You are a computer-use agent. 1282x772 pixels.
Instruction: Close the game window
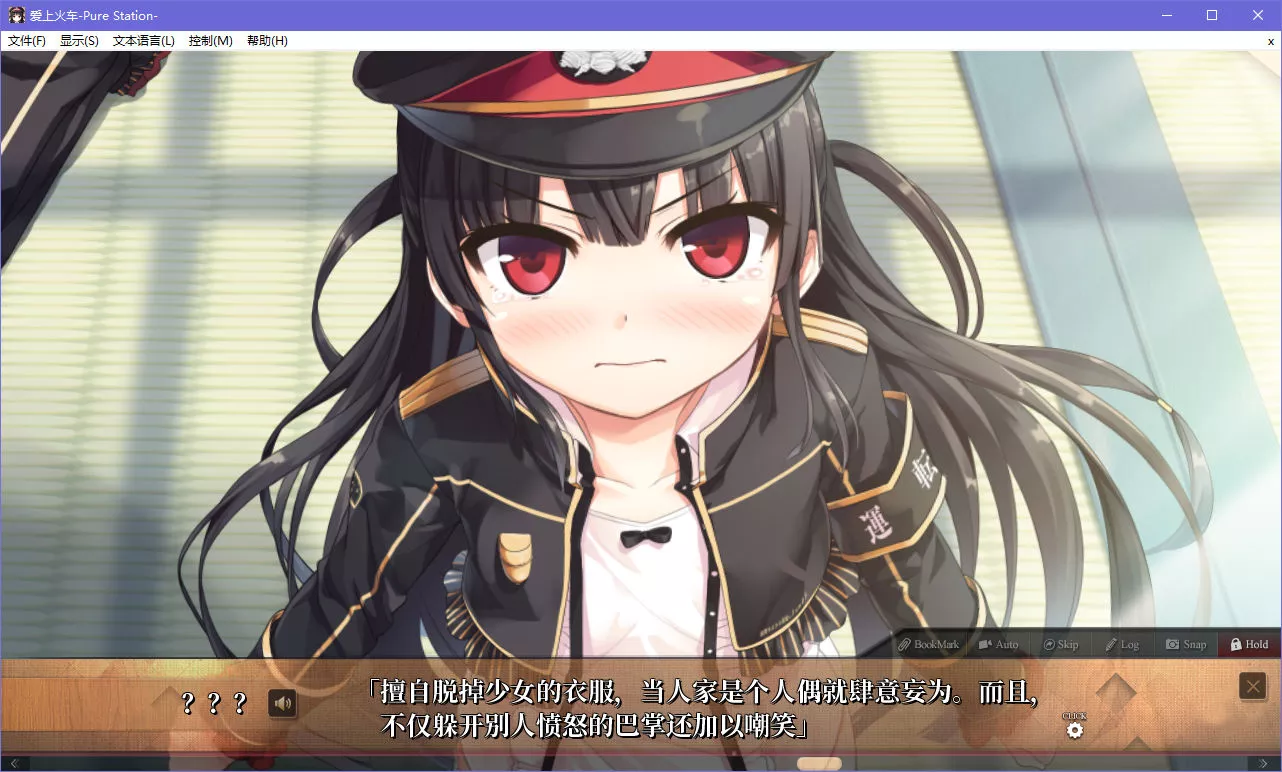[x=1258, y=15]
